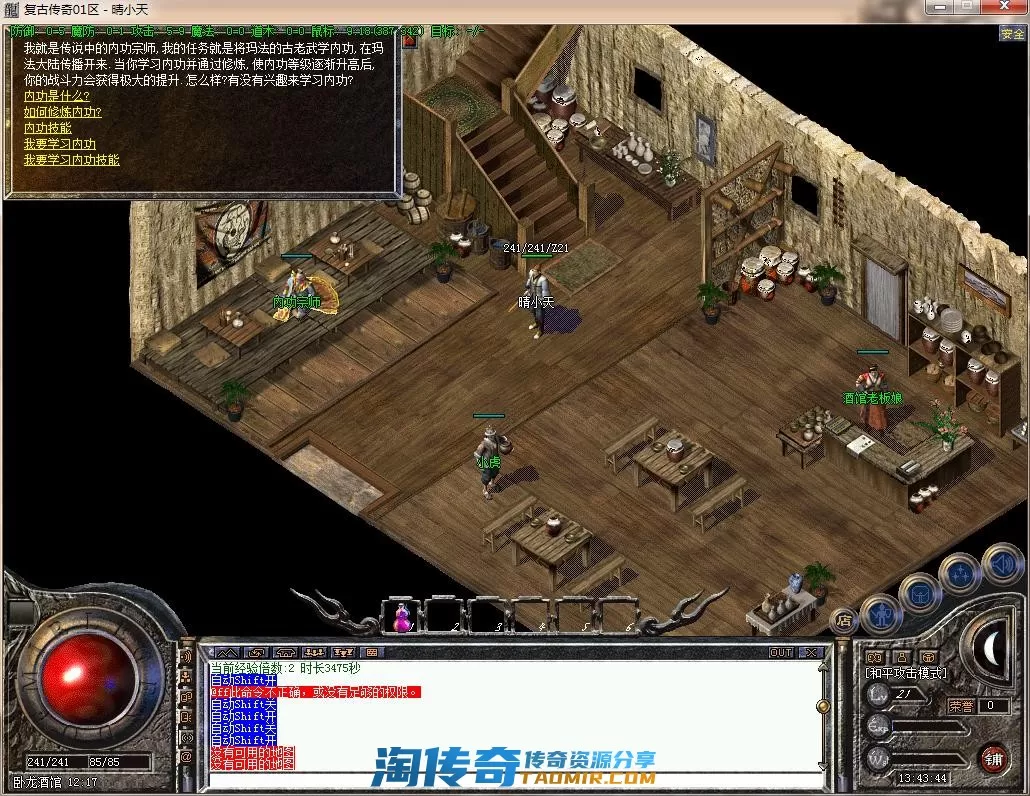Image resolution: width=1030 pixels, height=796 pixels.
Task: Pick the 我要学习内功技能 dialogue option
Action: pos(71,160)
